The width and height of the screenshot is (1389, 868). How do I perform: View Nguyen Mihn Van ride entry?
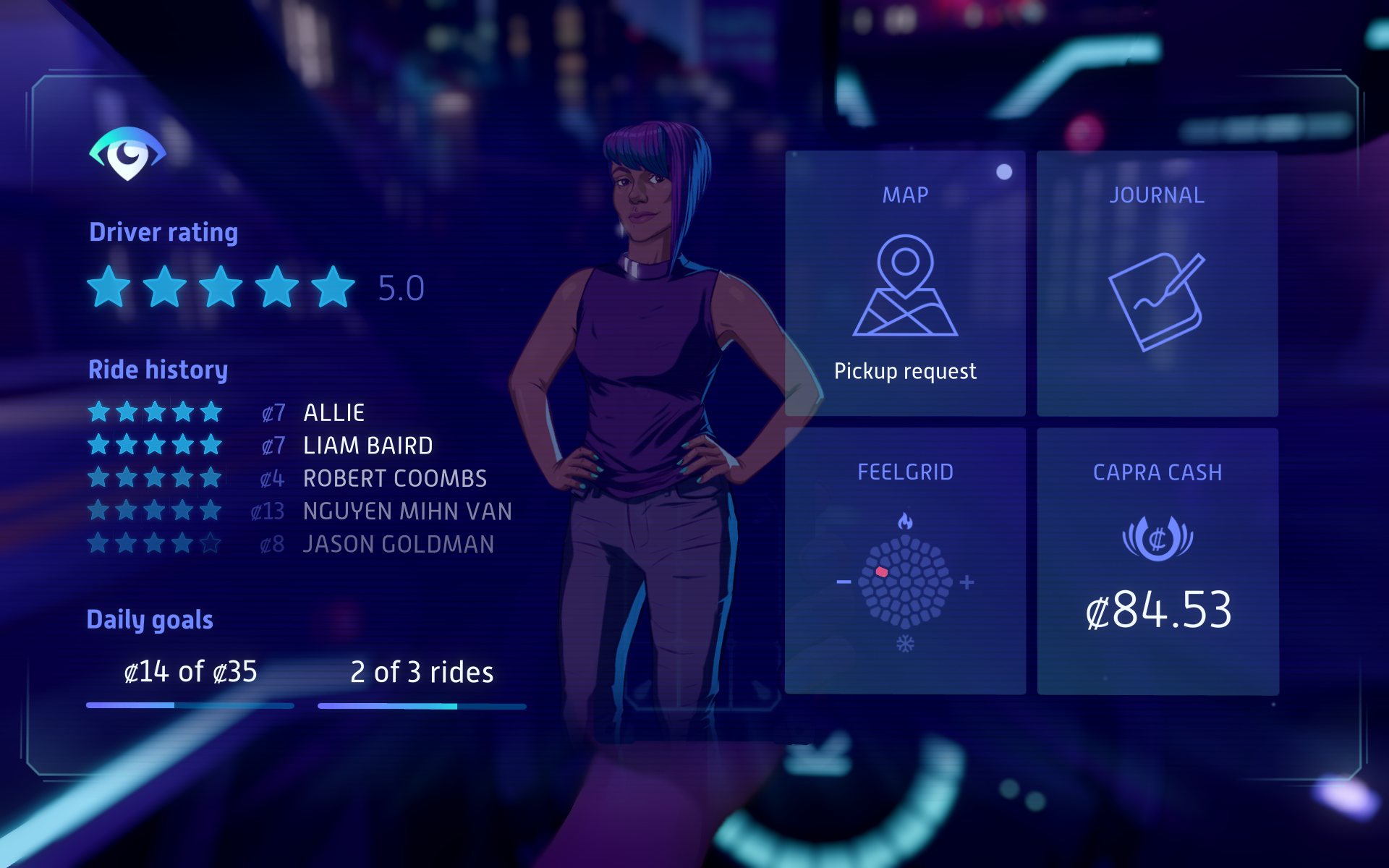point(407,511)
